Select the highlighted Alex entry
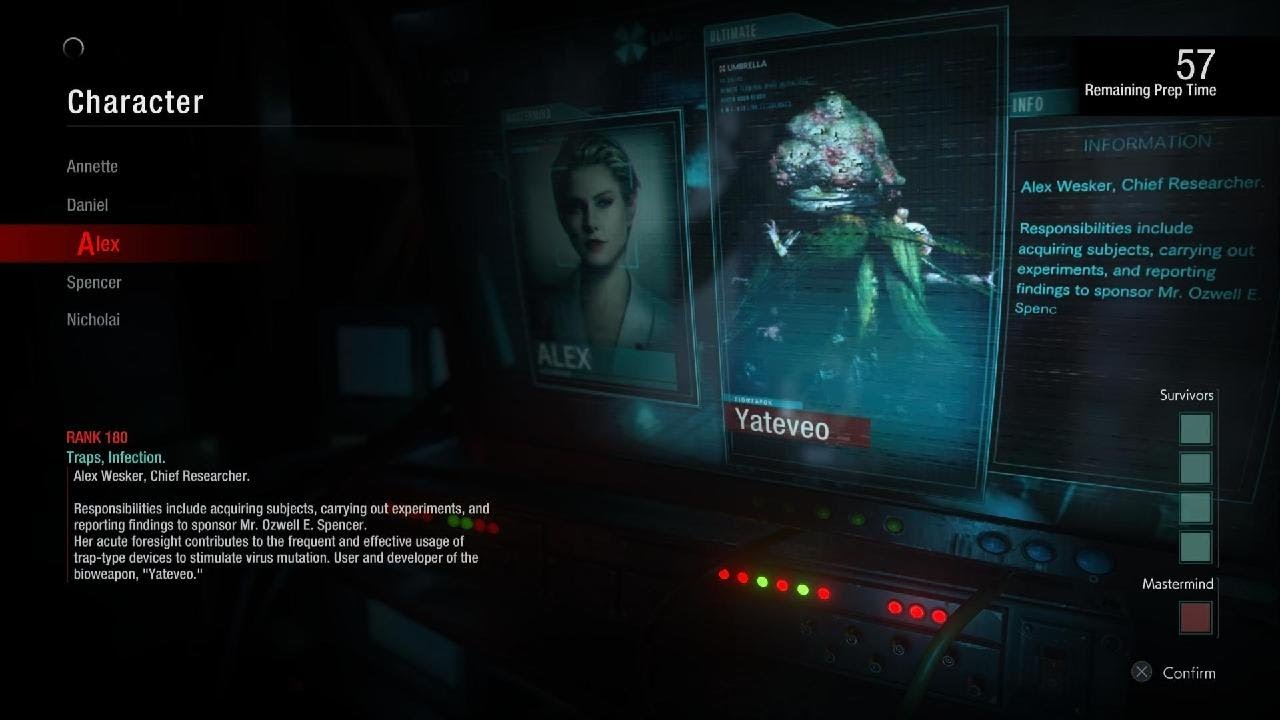 click(x=99, y=243)
